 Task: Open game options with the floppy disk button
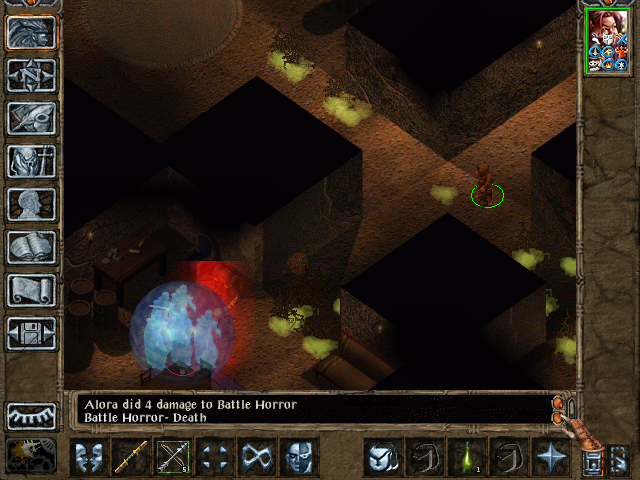click(31, 333)
